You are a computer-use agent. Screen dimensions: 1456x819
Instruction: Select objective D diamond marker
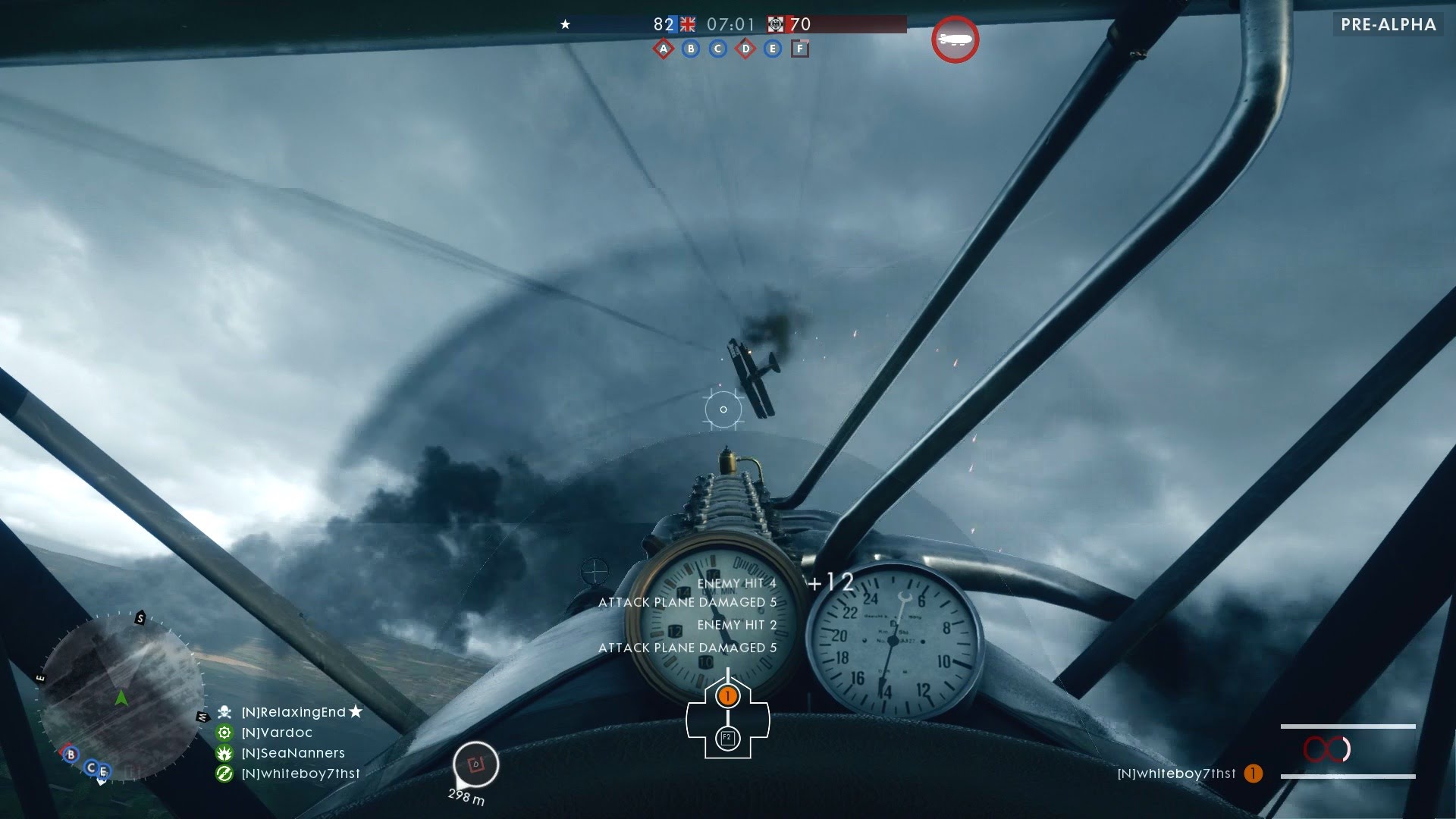(x=745, y=49)
